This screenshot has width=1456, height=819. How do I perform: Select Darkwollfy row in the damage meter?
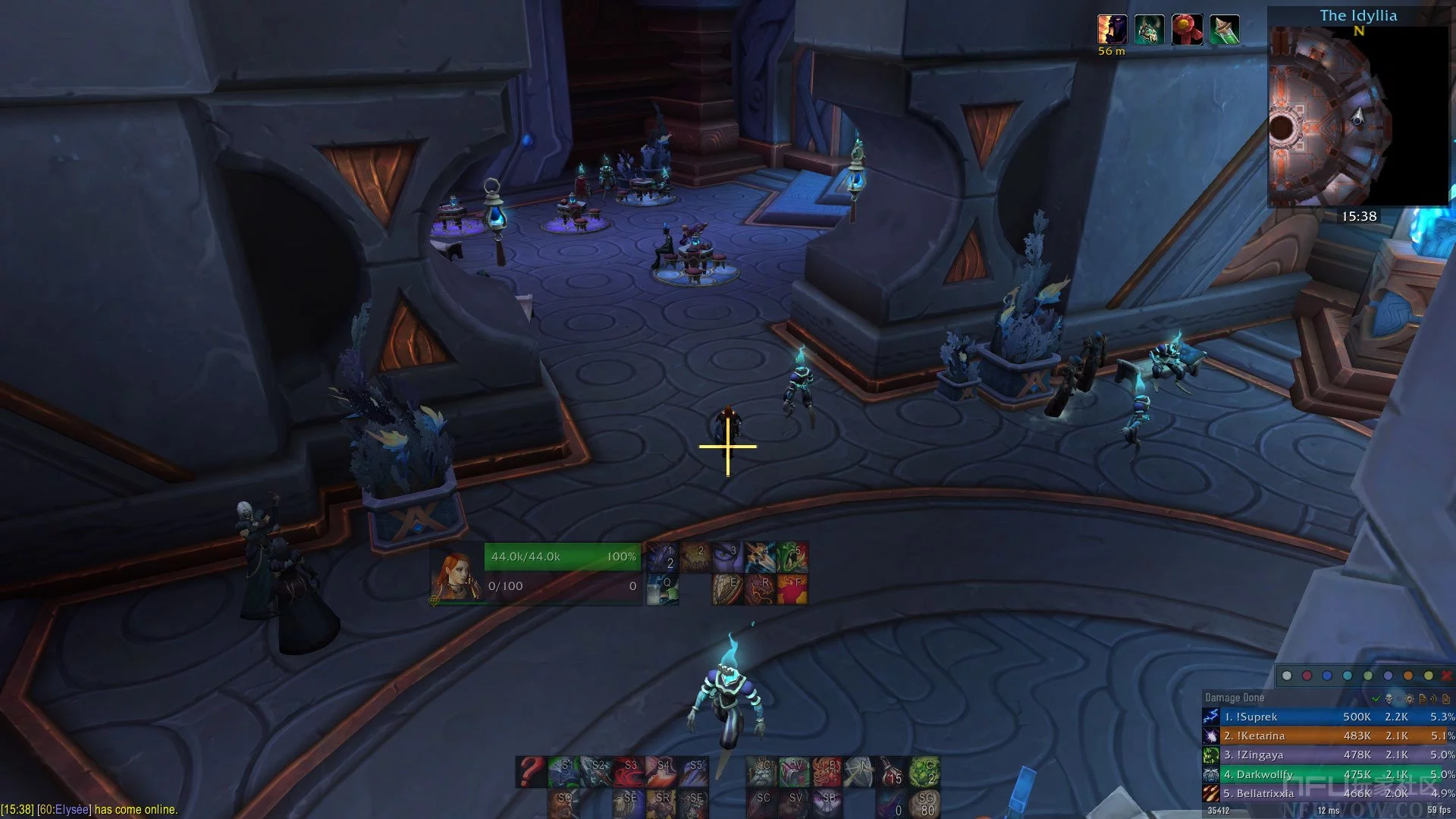(1329, 774)
